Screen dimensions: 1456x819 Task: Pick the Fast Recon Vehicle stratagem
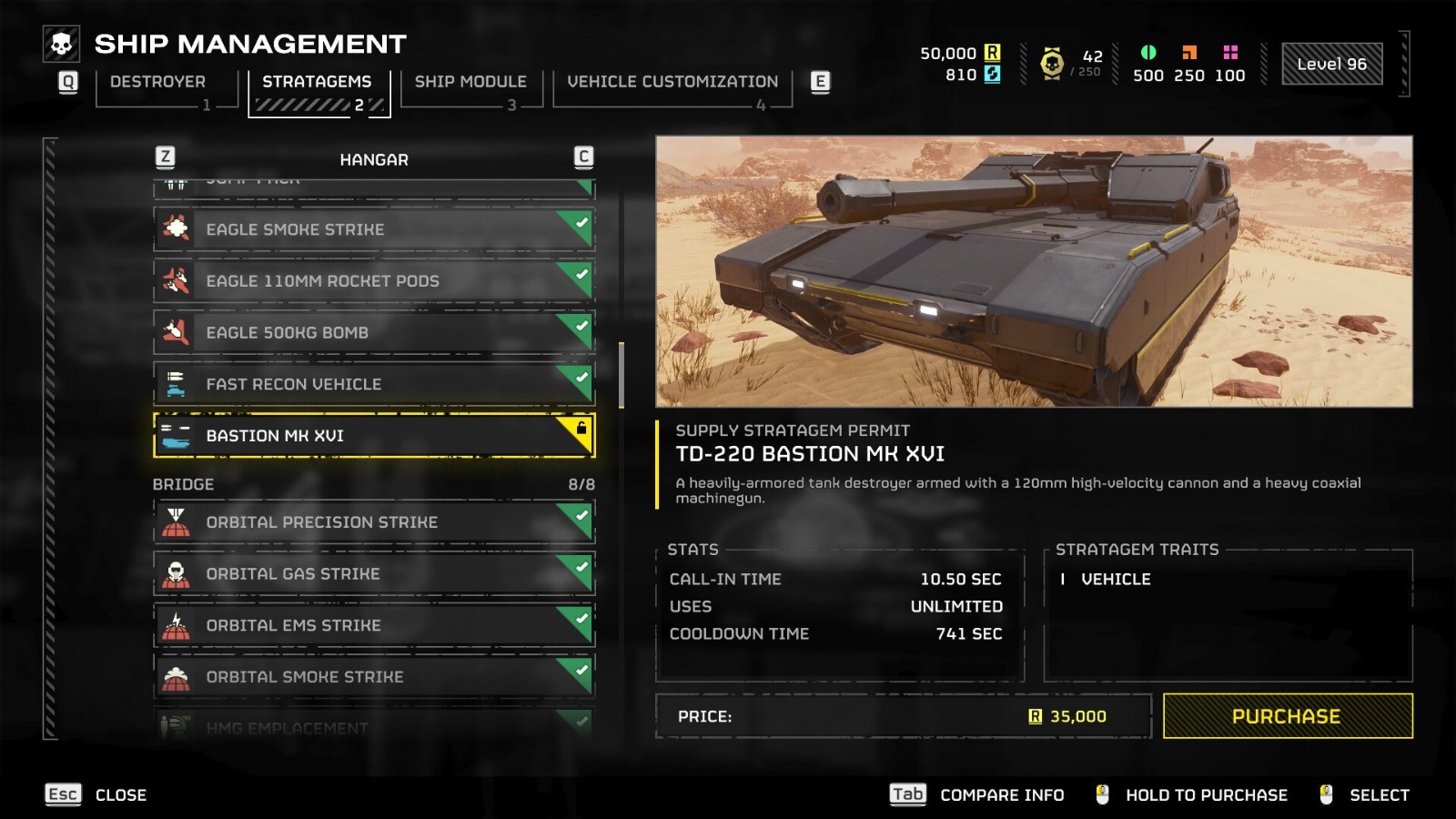[x=373, y=384]
